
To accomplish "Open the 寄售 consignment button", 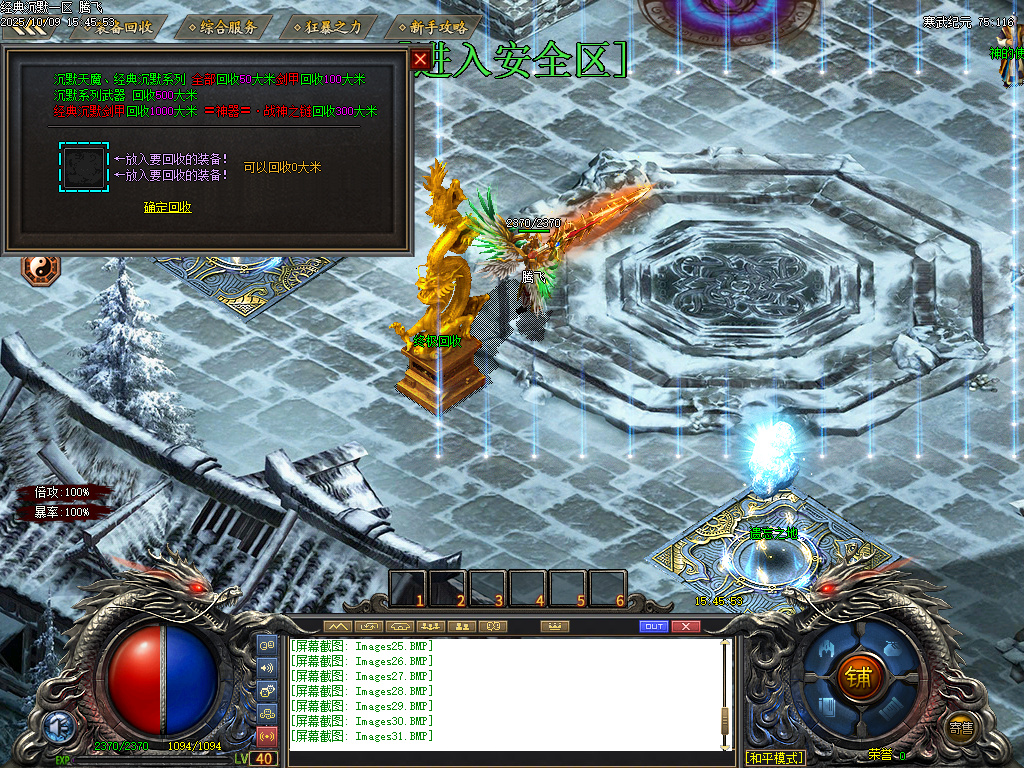I will (x=961, y=727).
